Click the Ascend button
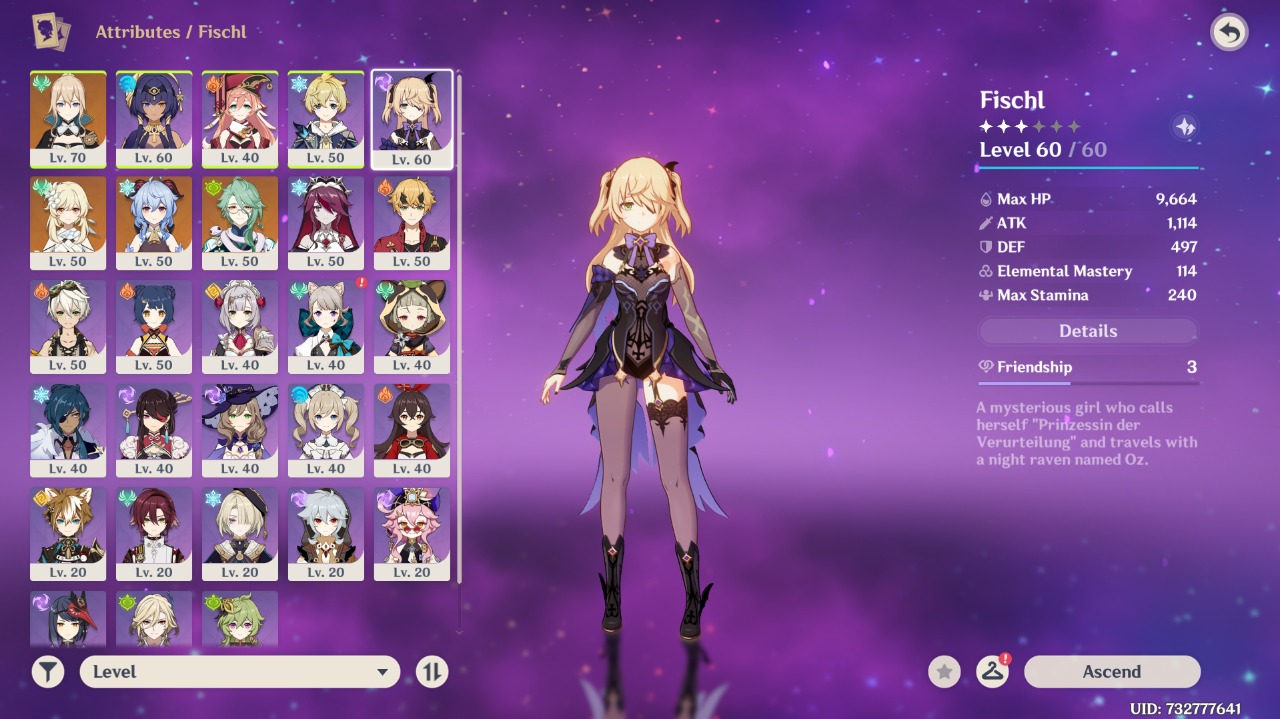 point(1111,672)
